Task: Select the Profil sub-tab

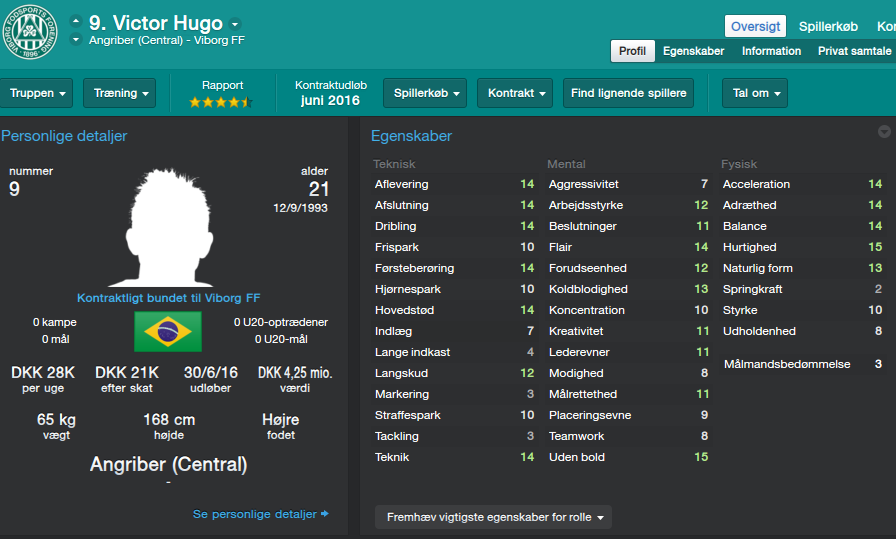Action: pyautogui.click(x=632, y=51)
